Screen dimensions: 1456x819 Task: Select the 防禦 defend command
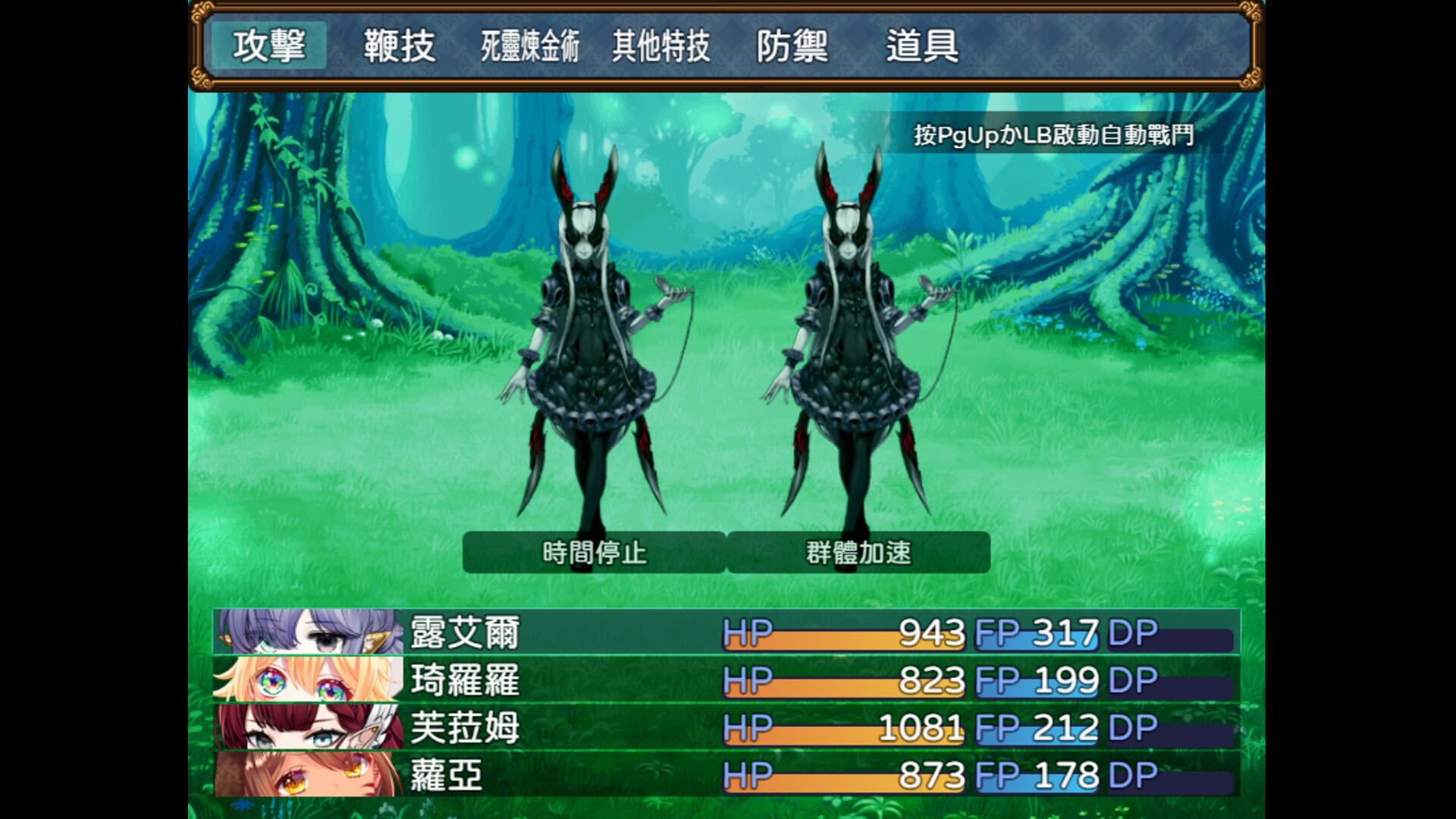pos(792,46)
